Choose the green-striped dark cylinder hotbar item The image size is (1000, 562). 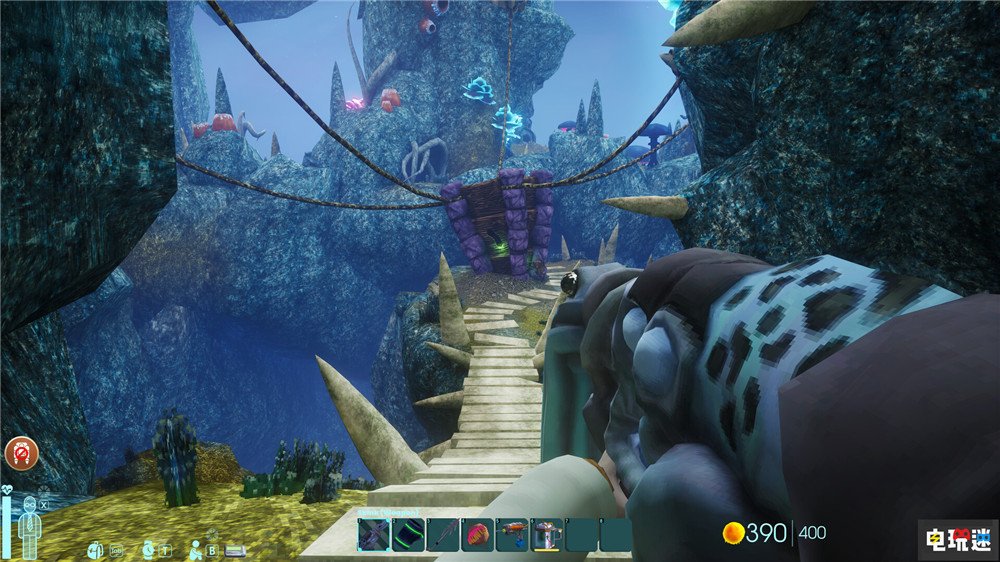coord(408,534)
